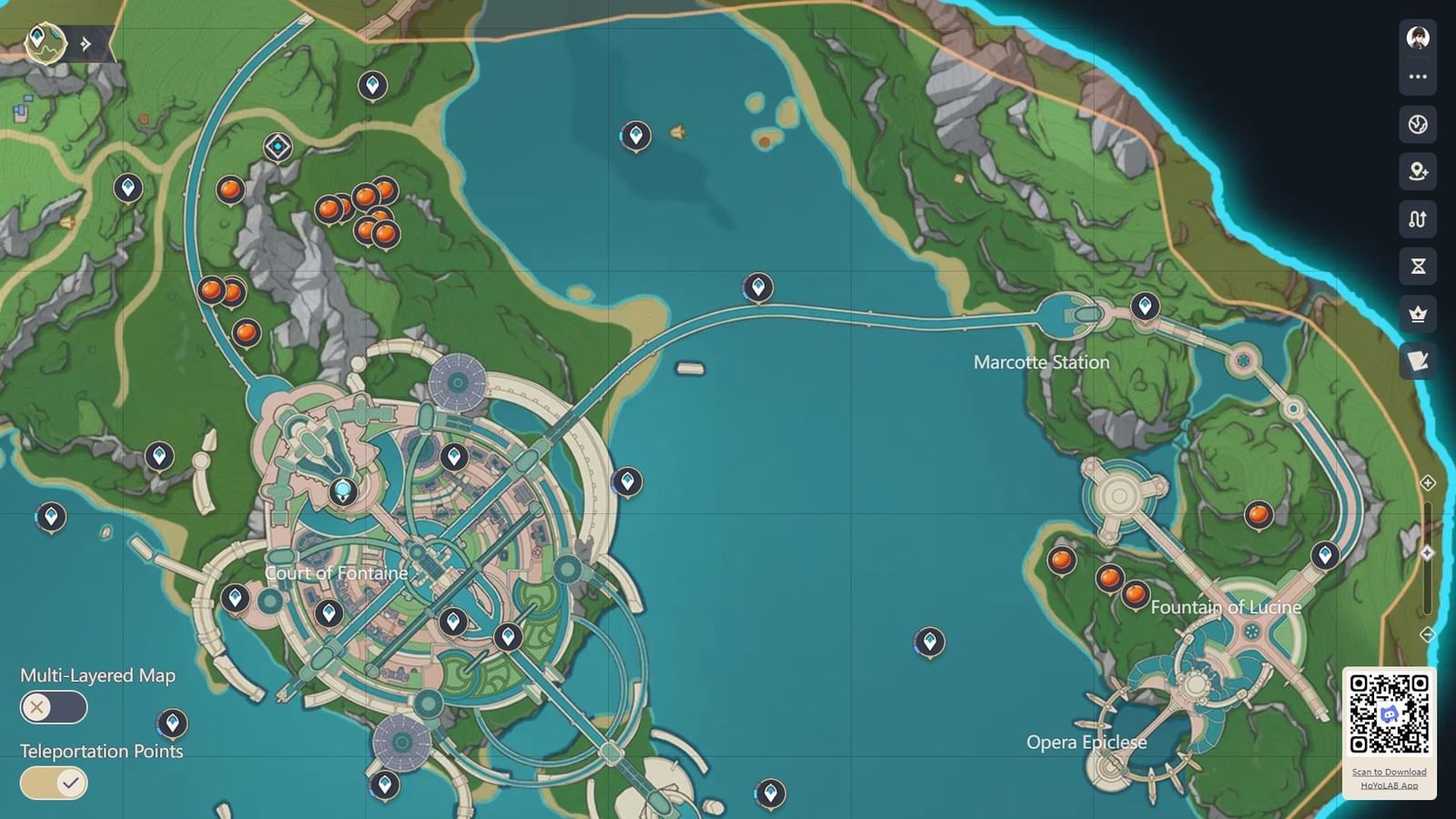The height and width of the screenshot is (819, 1456).
Task: Click the zoom in button on the right
Action: [x=1427, y=485]
